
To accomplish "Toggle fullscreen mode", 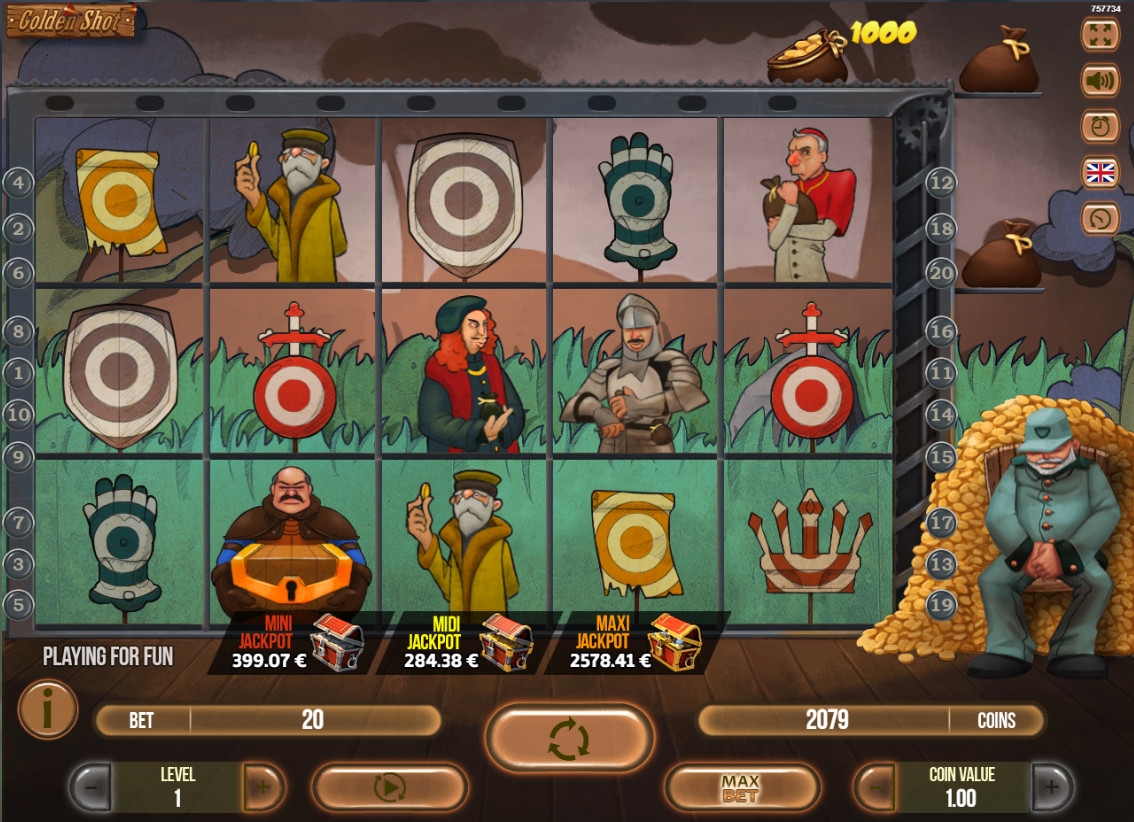I will 1100,34.
